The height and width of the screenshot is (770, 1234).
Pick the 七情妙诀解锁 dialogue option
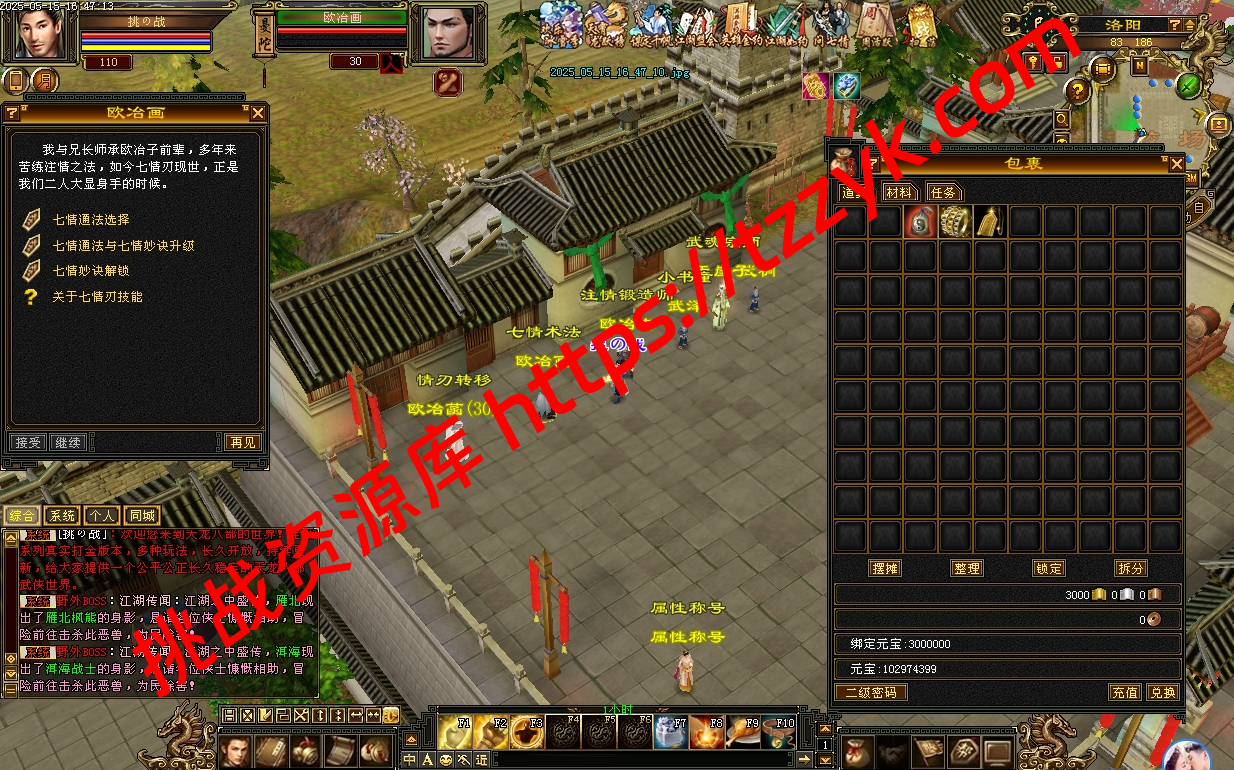point(91,271)
